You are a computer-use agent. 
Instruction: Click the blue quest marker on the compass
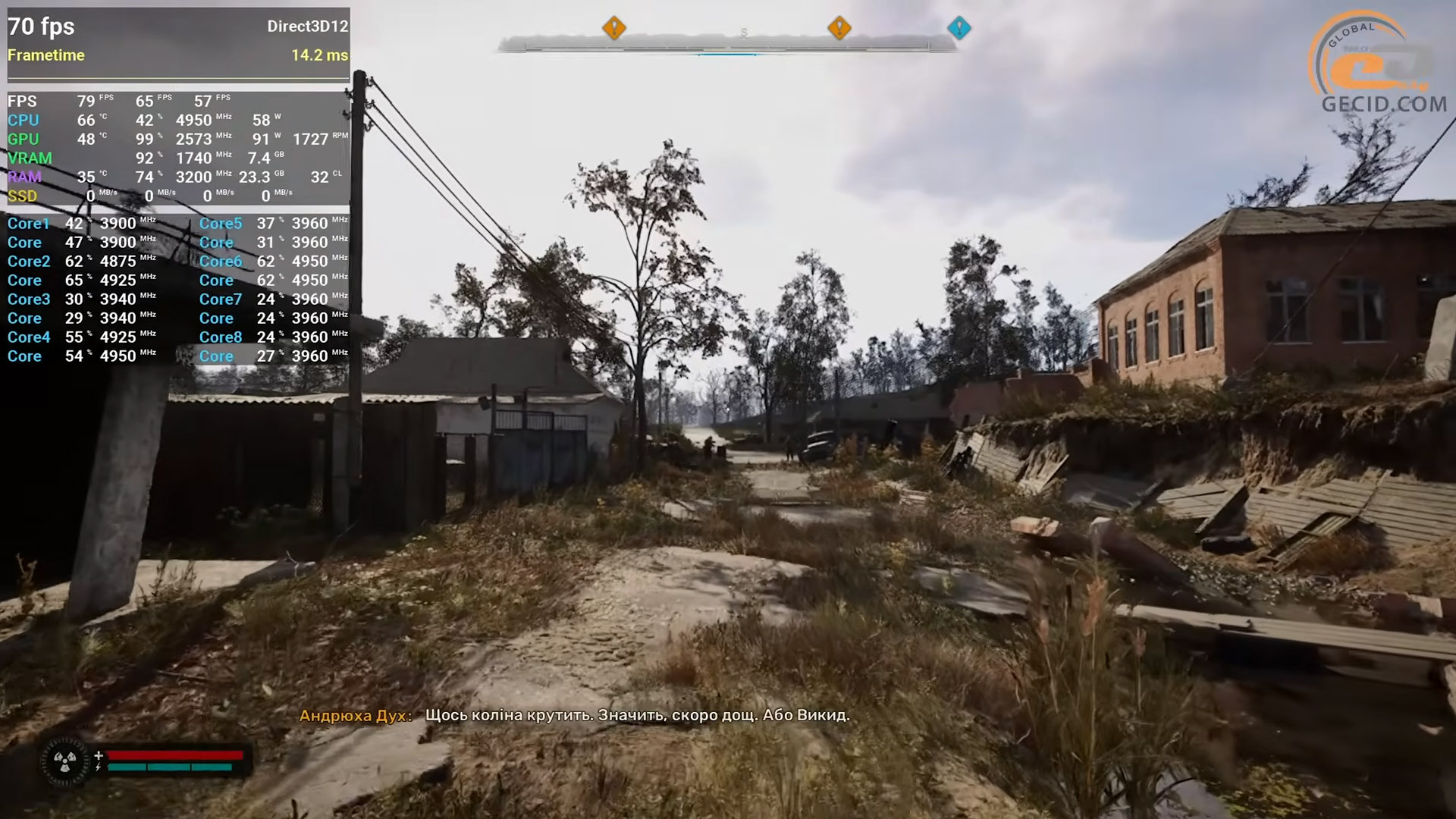point(959,28)
